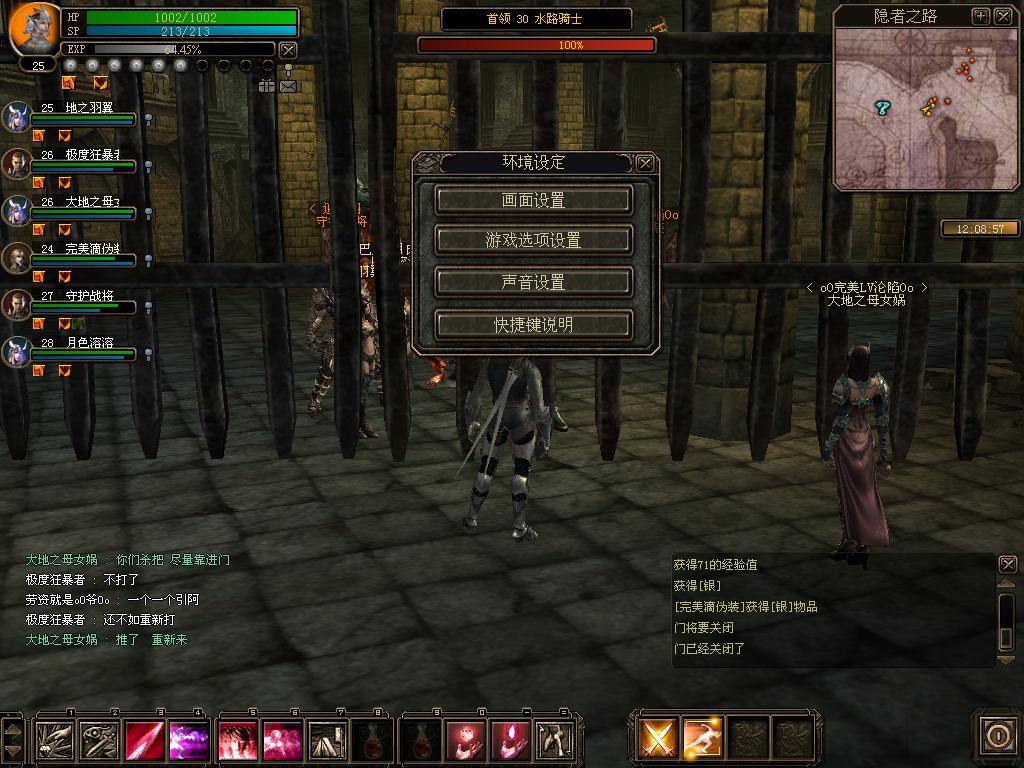Close the 环境设定 settings window
The image size is (1024, 768).
click(646, 163)
